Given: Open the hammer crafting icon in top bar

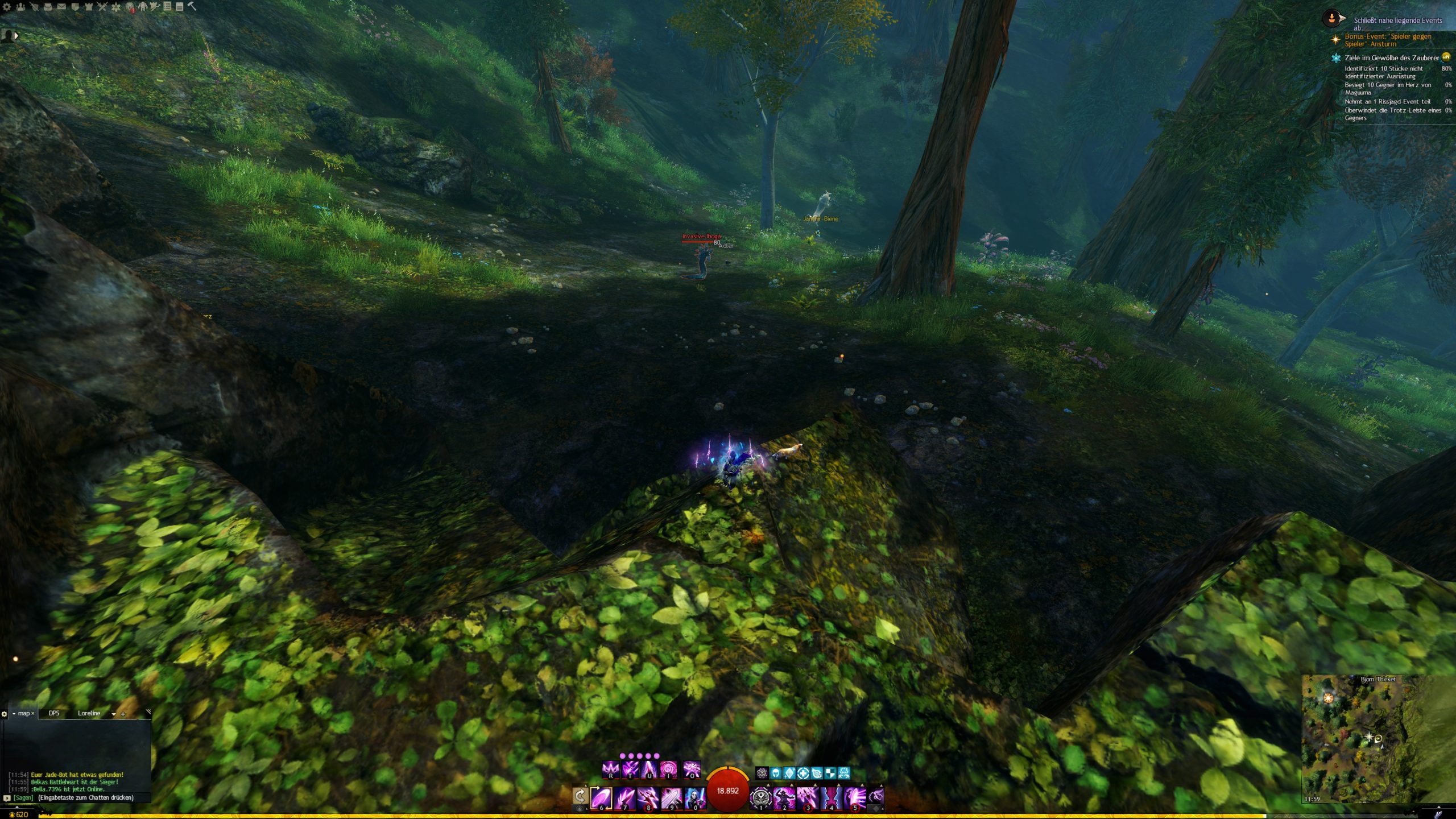Looking at the screenshot, I should coord(192,6).
